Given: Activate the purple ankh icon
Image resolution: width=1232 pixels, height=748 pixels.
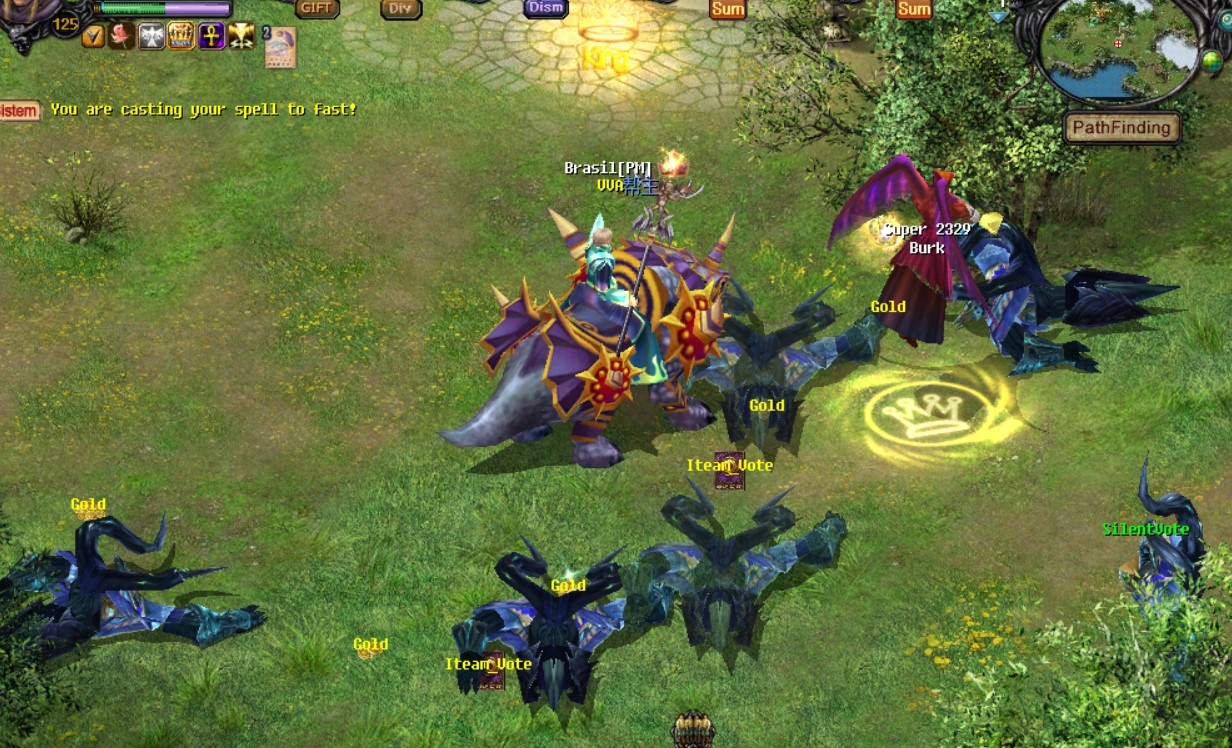Looking at the screenshot, I should [211, 37].
